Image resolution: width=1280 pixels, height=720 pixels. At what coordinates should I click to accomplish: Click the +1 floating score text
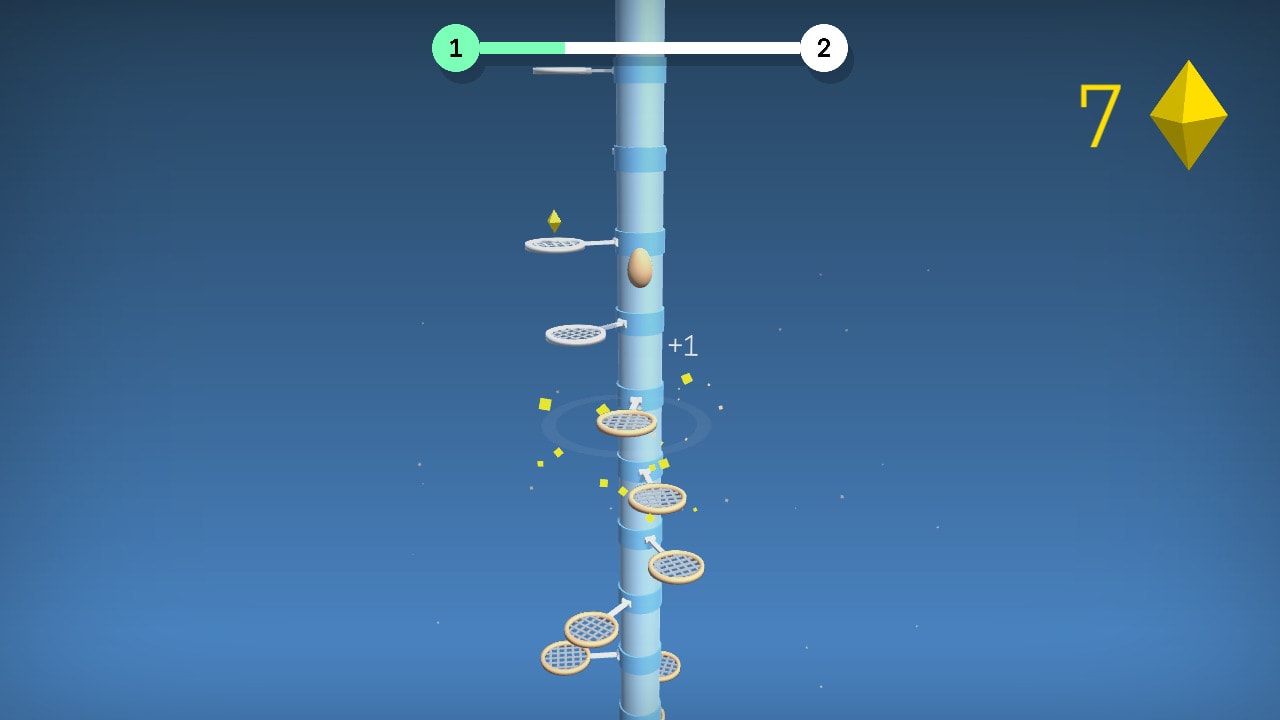[x=684, y=345]
